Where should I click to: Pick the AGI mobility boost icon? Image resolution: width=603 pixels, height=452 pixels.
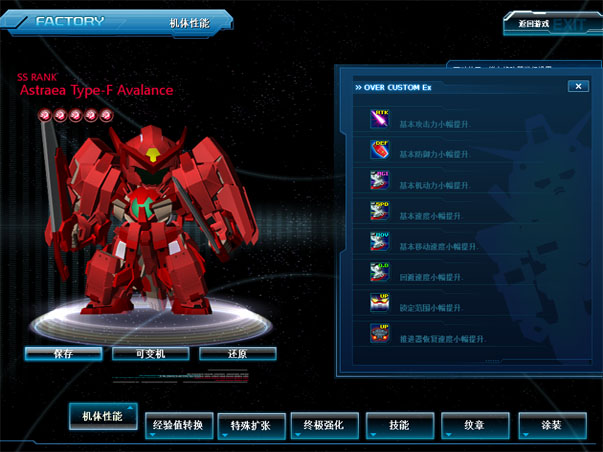pos(381,181)
